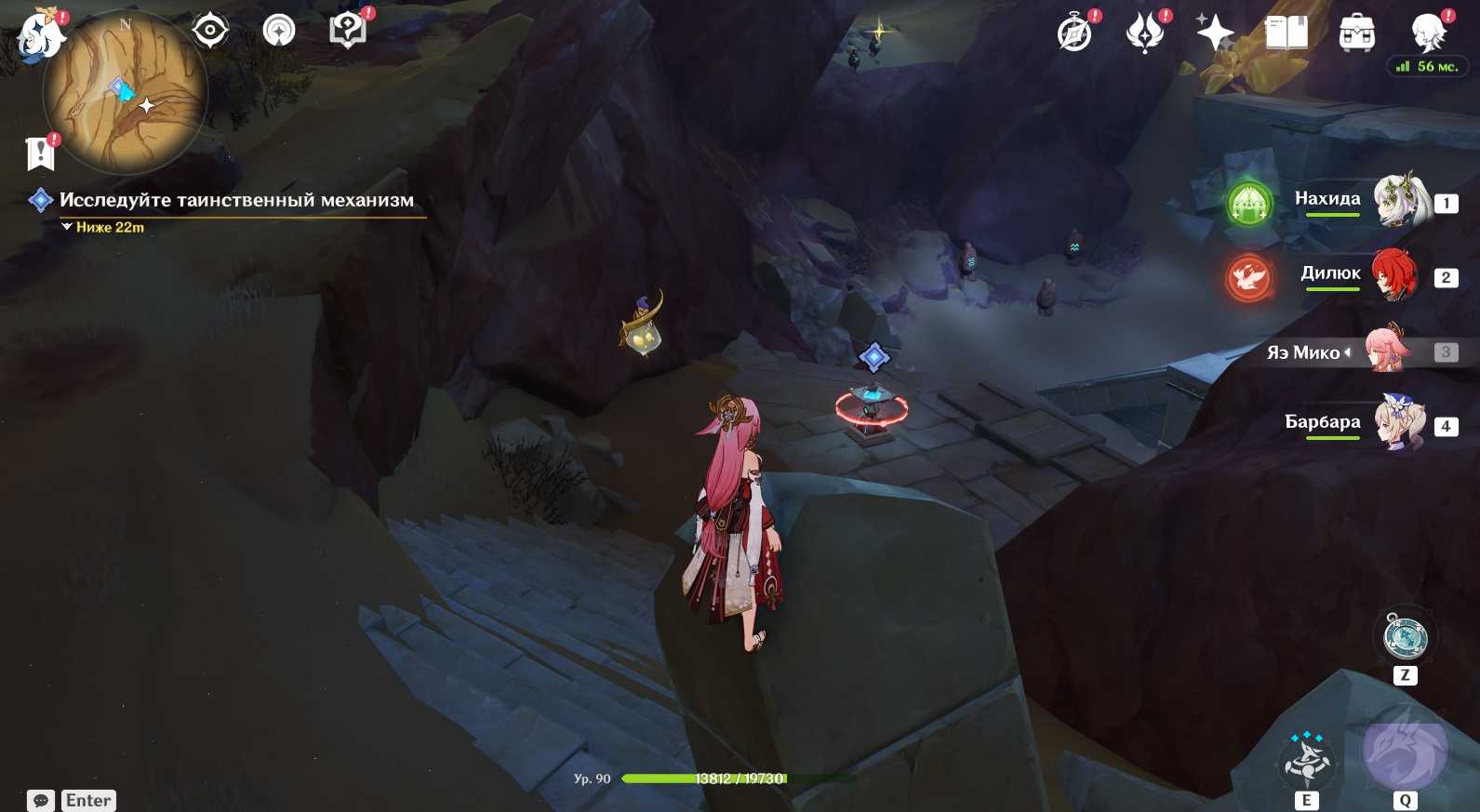
Task: Open the character profile icon
Action: [x=1428, y=33]
